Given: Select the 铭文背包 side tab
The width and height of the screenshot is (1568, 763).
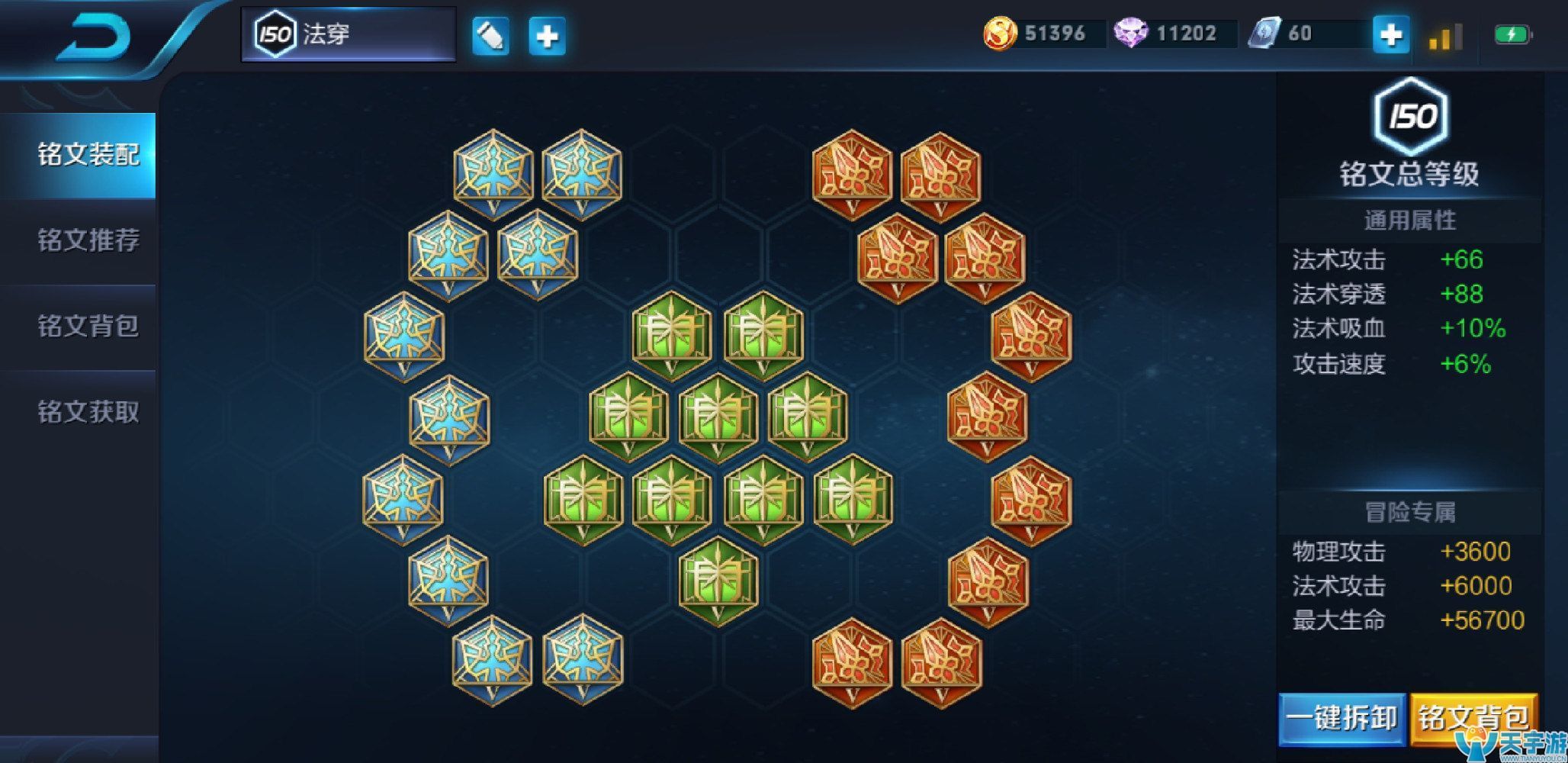Looking at the screenshot, I should click(88, 326).
